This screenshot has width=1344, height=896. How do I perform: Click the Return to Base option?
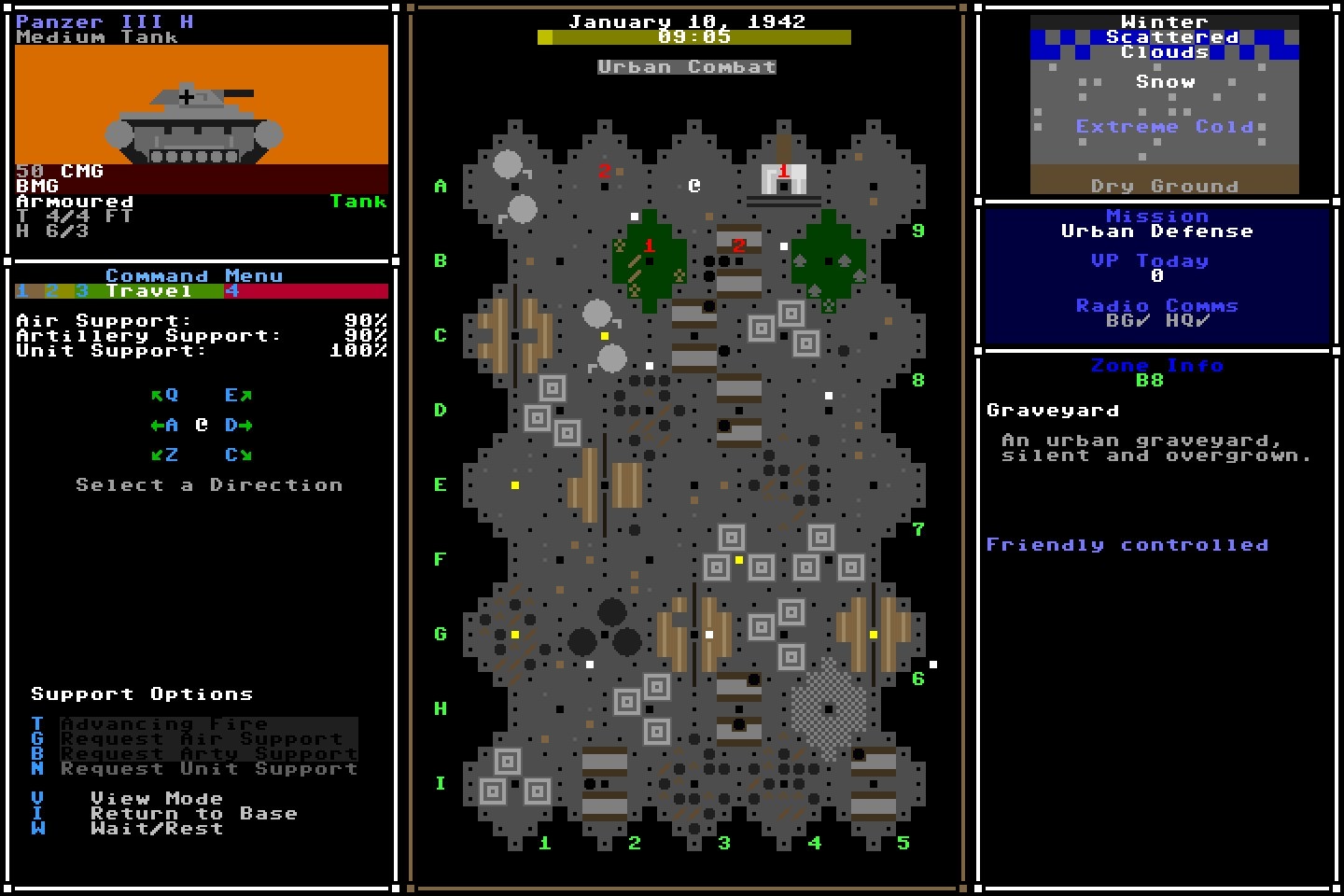pos(194,813)
